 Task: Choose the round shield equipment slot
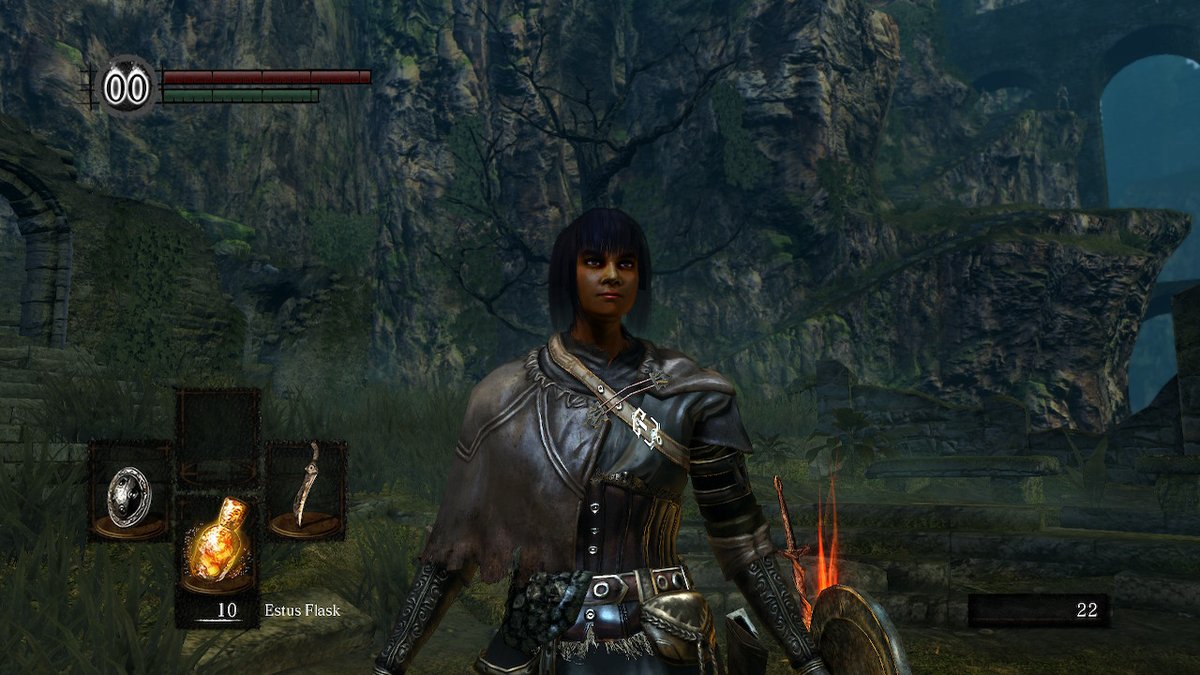(x=130, y=492)
